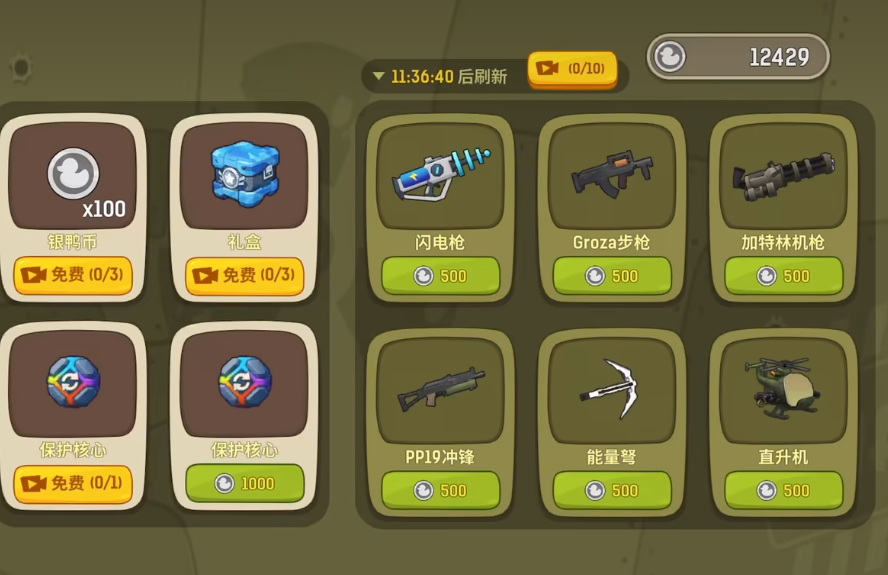The width and height of the screenshot is (888, 575).
Task: Buy the PP19冲锋 for 500 coins
Action: (x=440, y=490)
